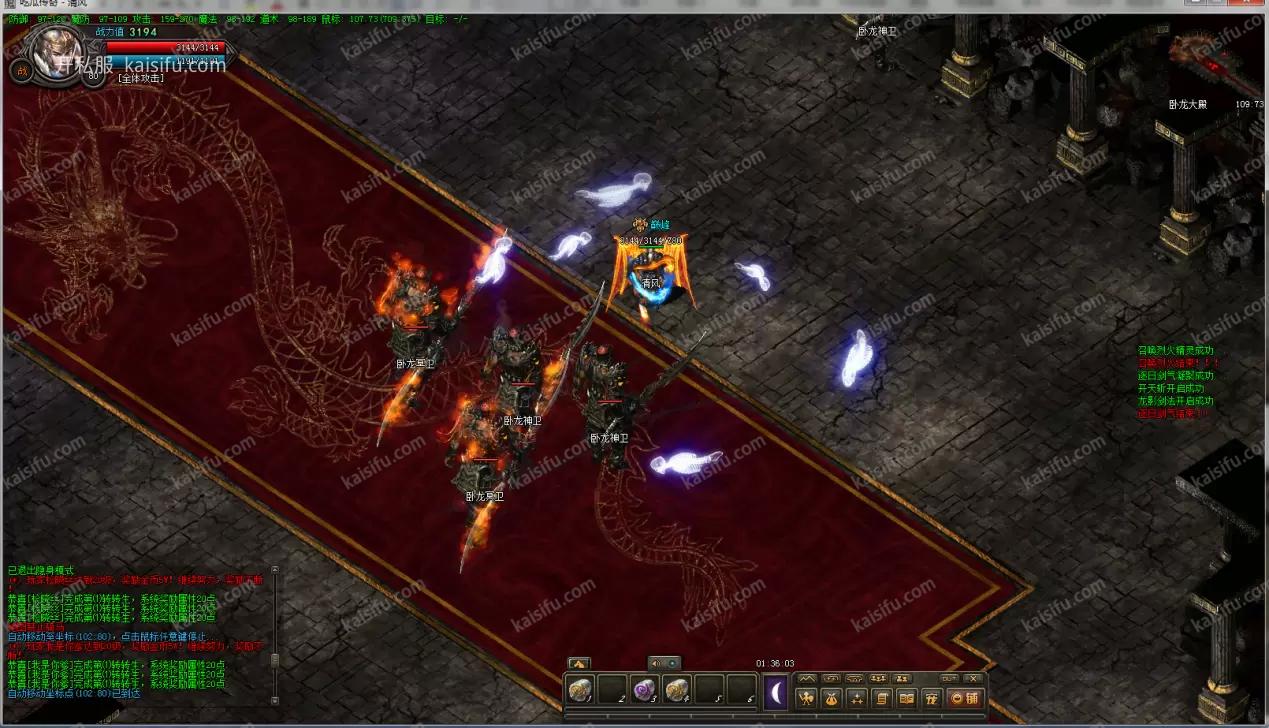Use the scroll in hotbar slot 4
This screenshot has height=728, width=1269.
pyautogui.click(x=677, y=690)
